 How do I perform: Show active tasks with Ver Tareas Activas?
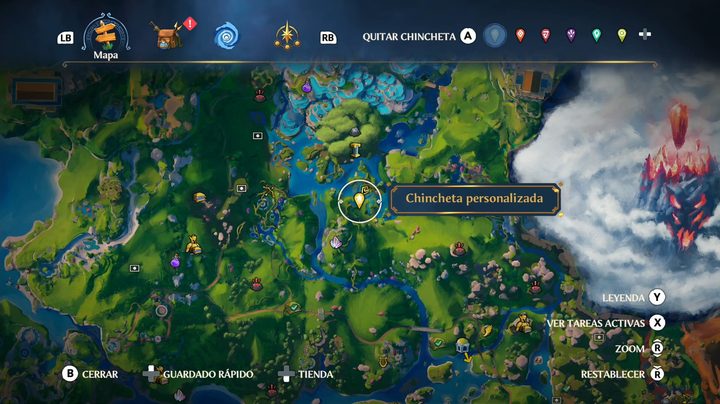(657, 323)
